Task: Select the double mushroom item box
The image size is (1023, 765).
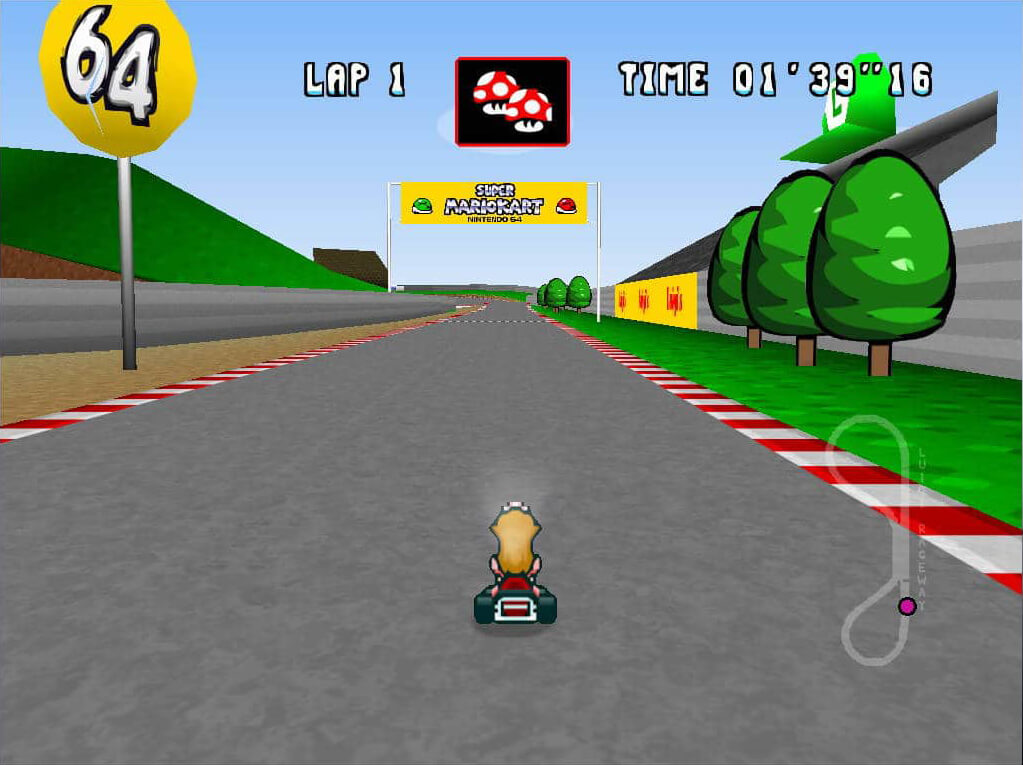Action: coord(512,101)
